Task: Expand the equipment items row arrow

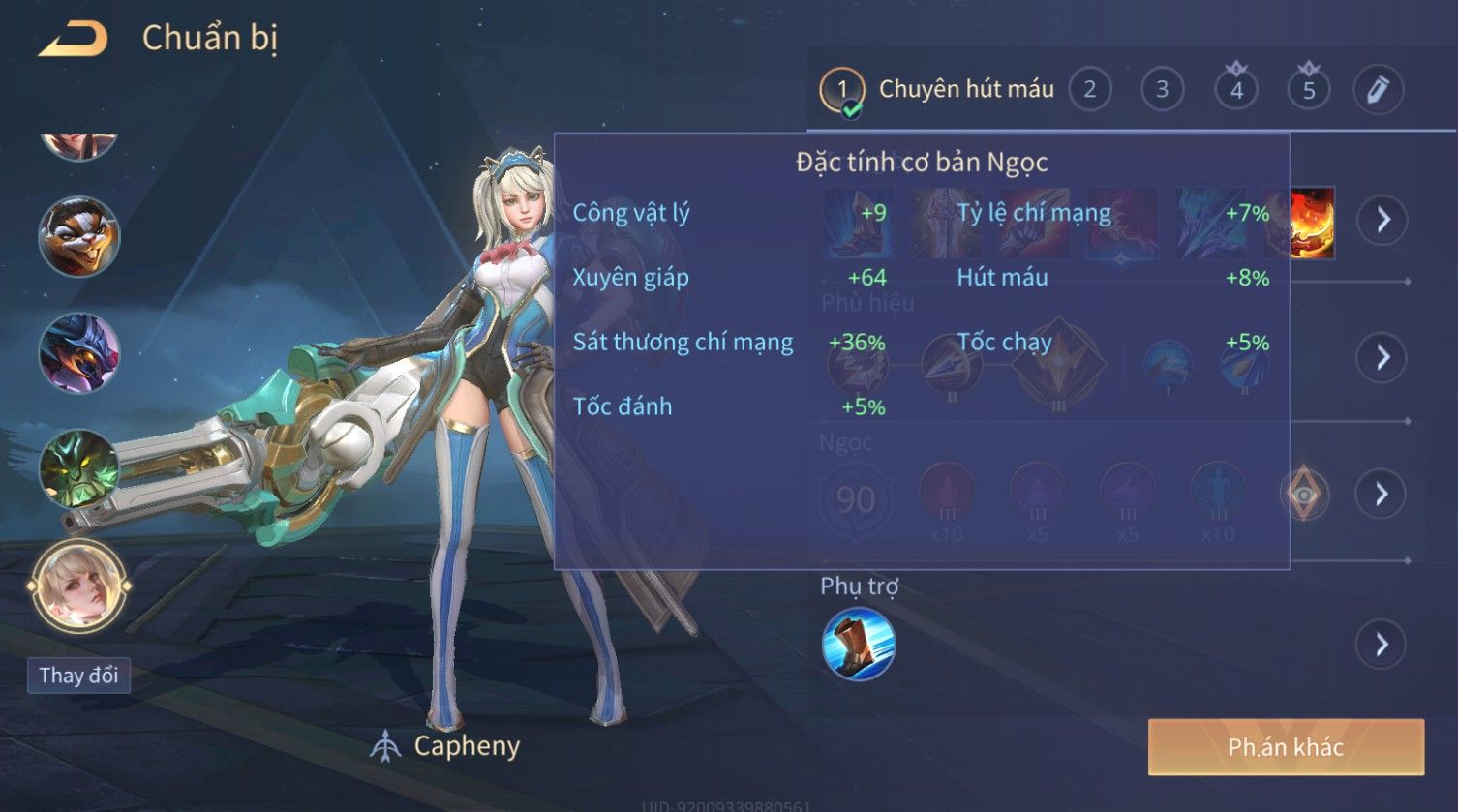Action: click(x=1382, y=221)
